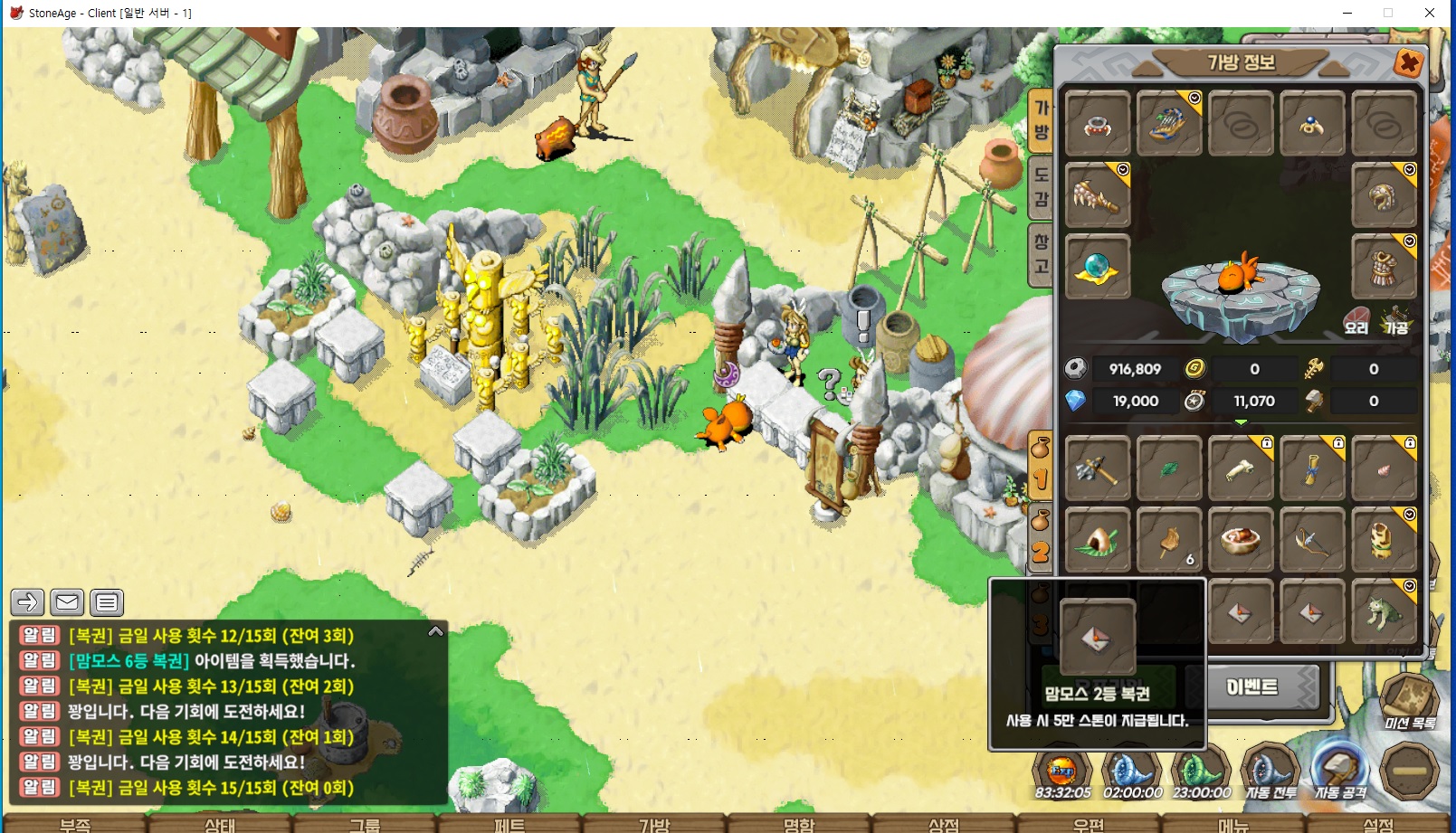Open the 상태 status menu

pyautogui.click(x=220, y=824)
